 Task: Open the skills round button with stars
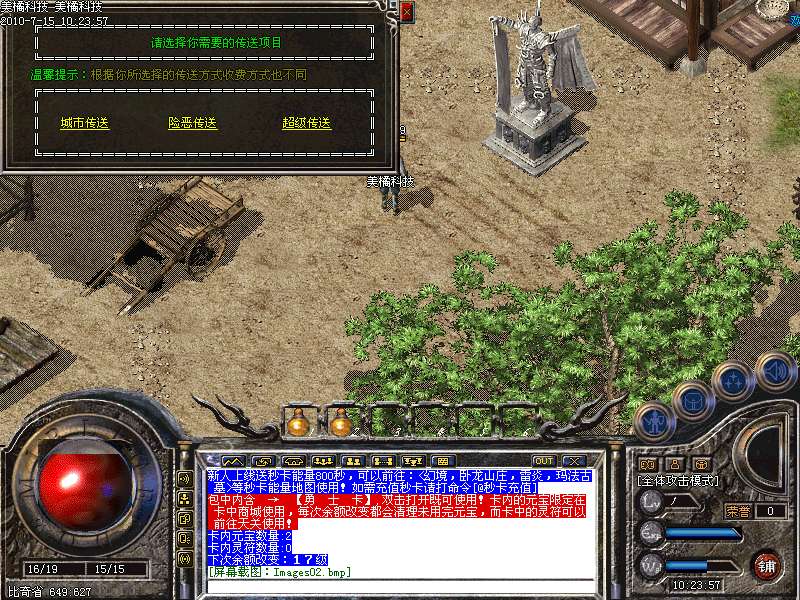[x=732, y=380]
